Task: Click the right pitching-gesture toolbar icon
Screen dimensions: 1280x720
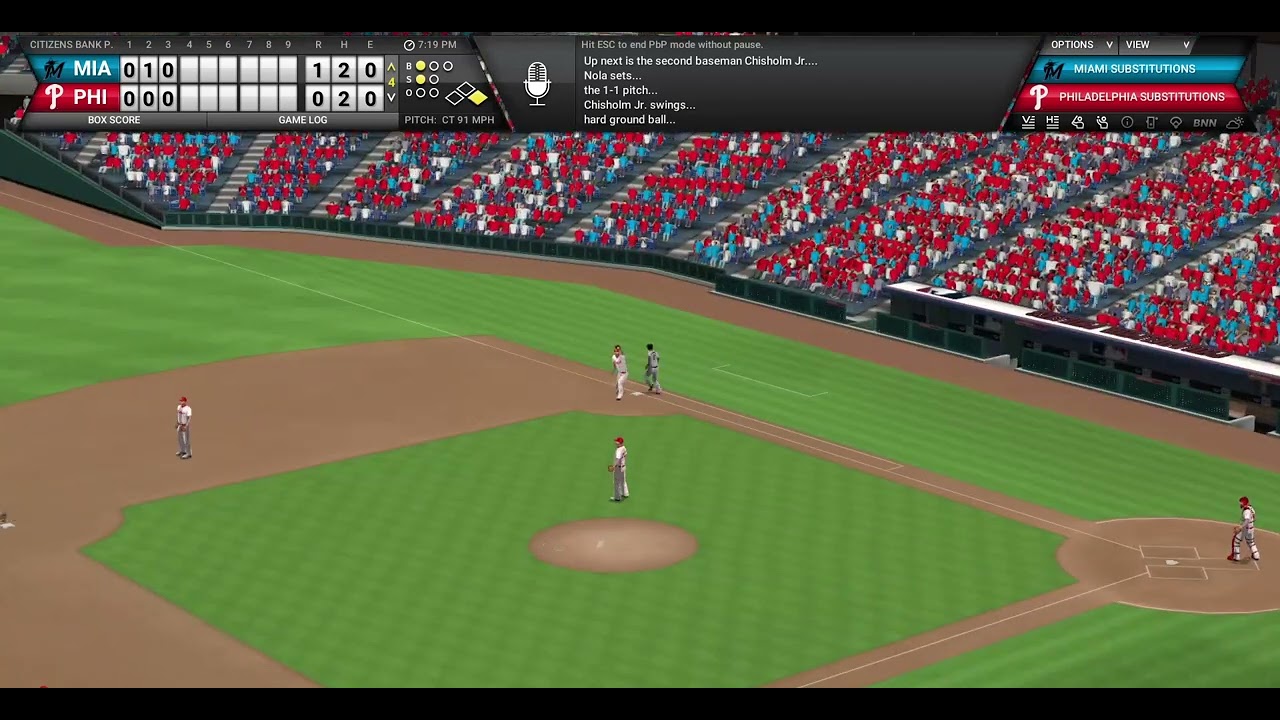Action: [1104, 122]
